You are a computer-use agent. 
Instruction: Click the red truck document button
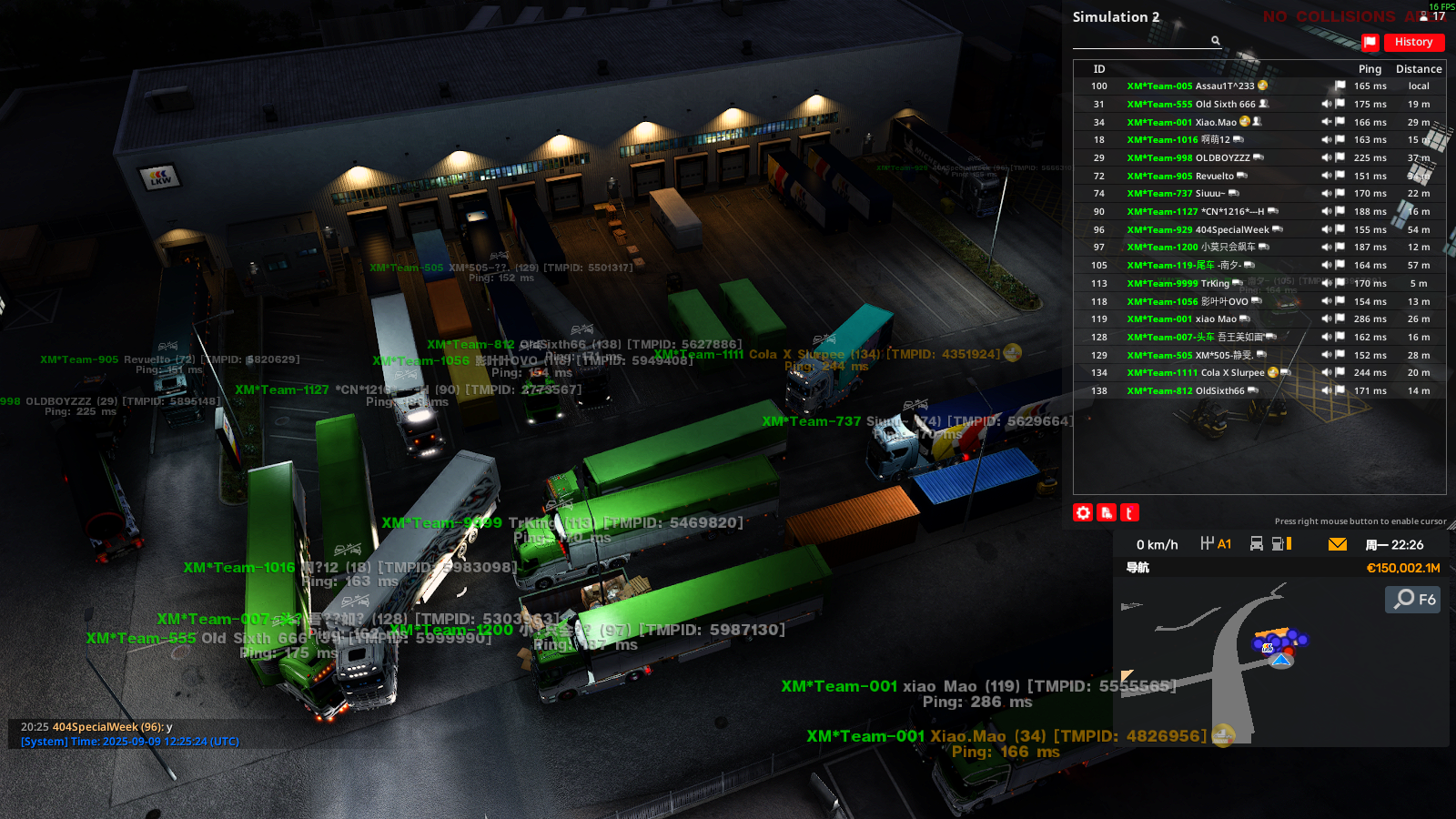pyautogui.click(x=1107, y=513)
